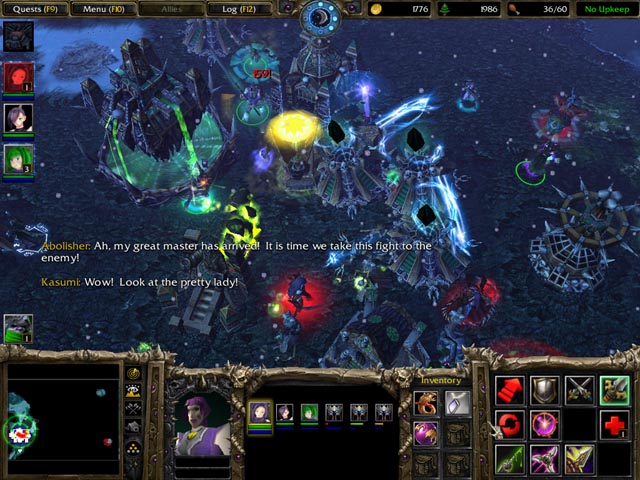The height and width of the screenshot is (480, 640).
Task: Activate the highlighted gauntlet command icon
Action: coord(614,390)
